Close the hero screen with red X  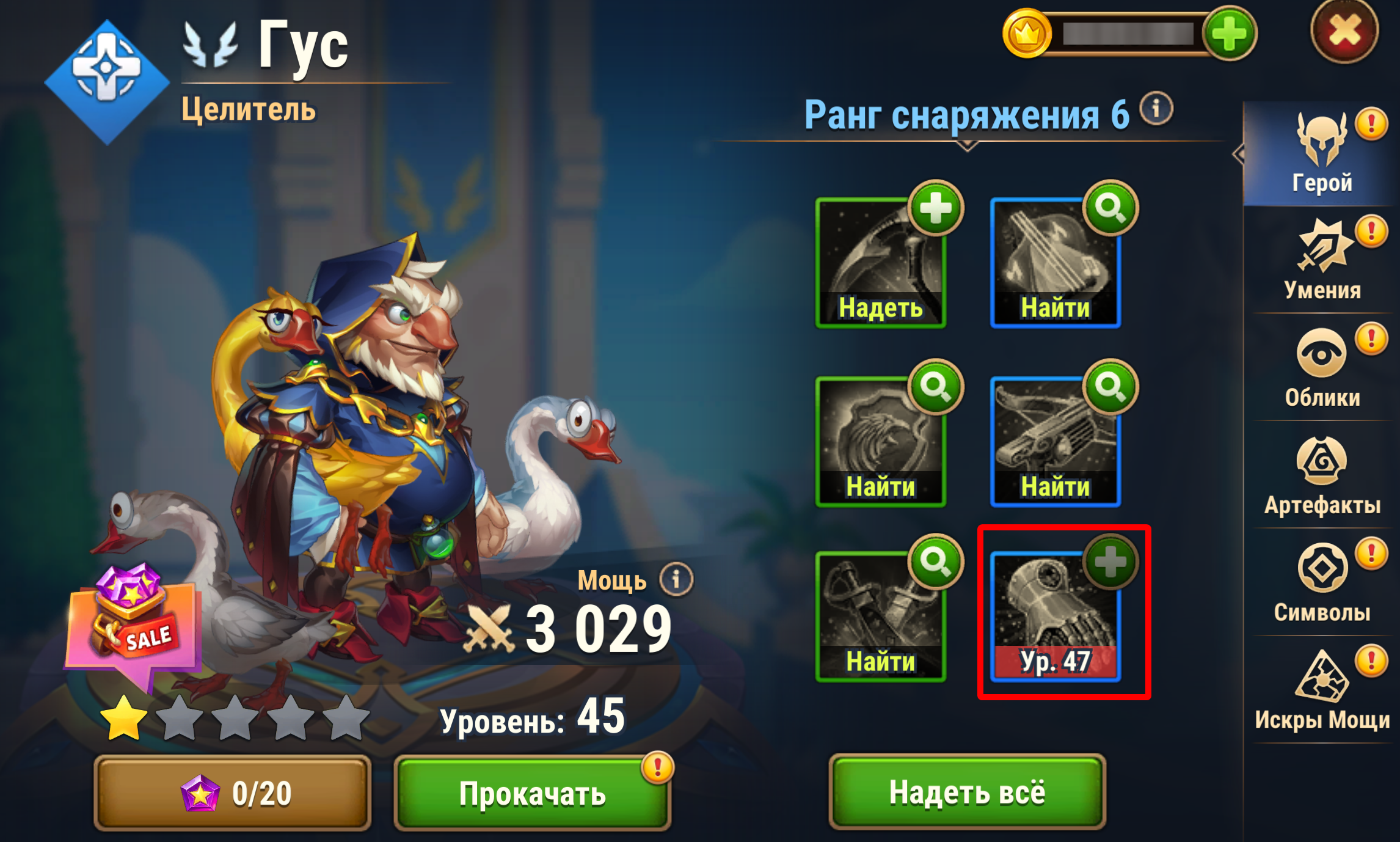click(1344, 32)
